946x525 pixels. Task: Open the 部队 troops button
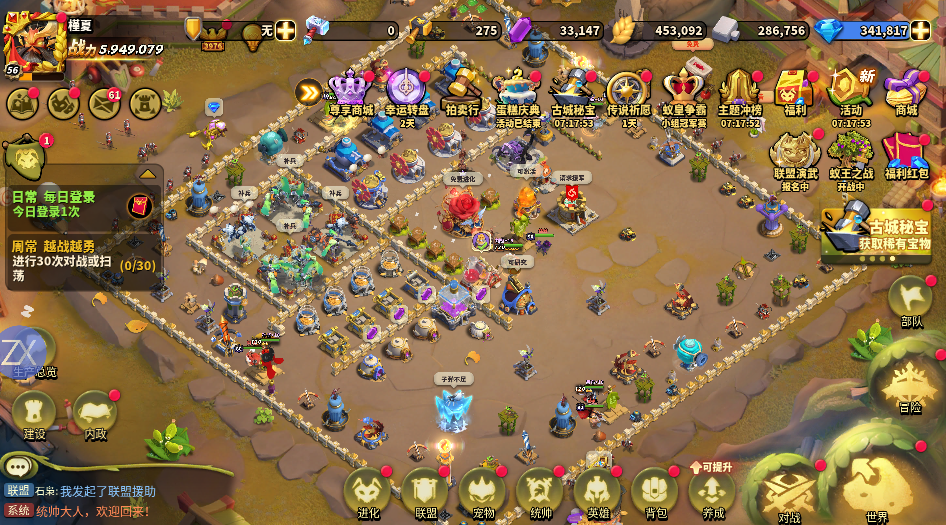click(x=911, y=301)
